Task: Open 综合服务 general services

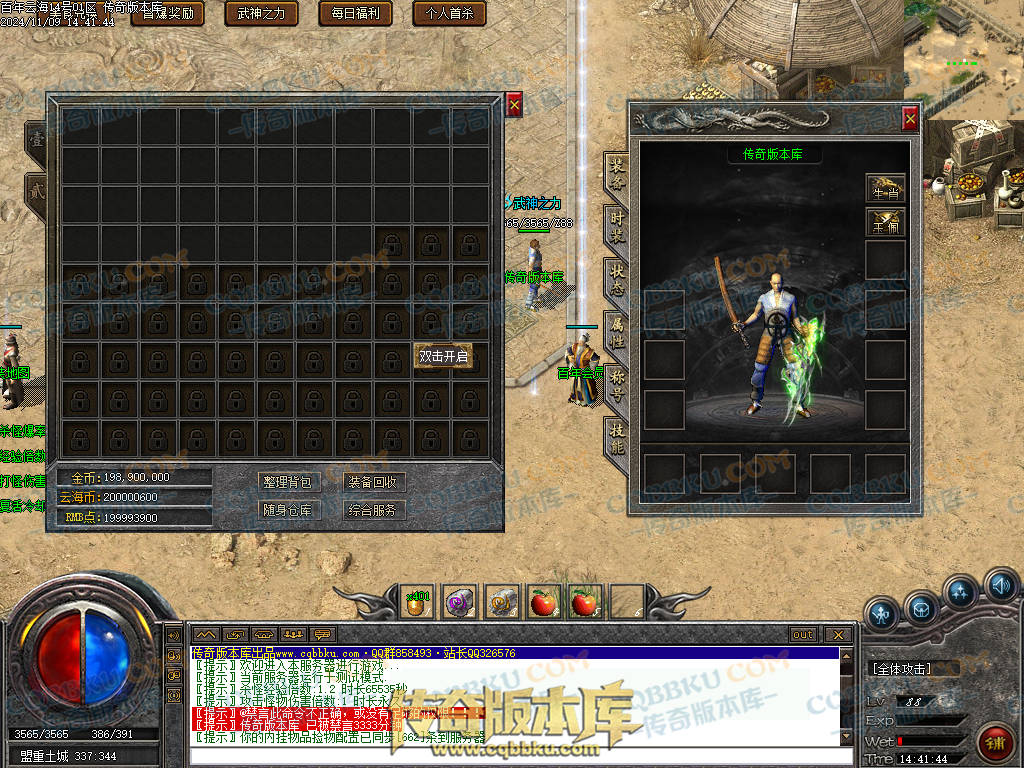Action: click(374, 510)
